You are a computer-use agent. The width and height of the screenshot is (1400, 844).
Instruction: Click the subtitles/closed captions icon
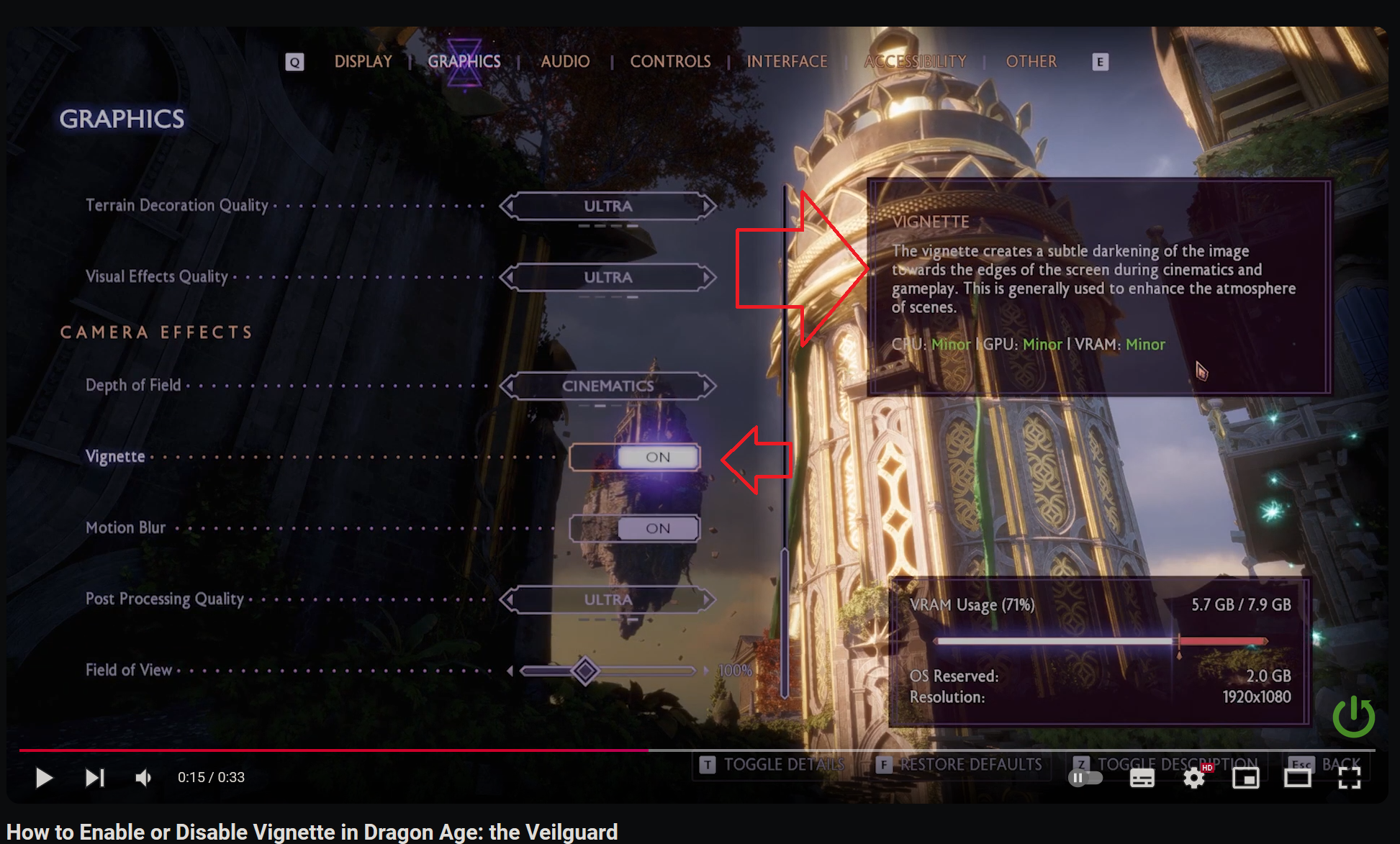1142,778
